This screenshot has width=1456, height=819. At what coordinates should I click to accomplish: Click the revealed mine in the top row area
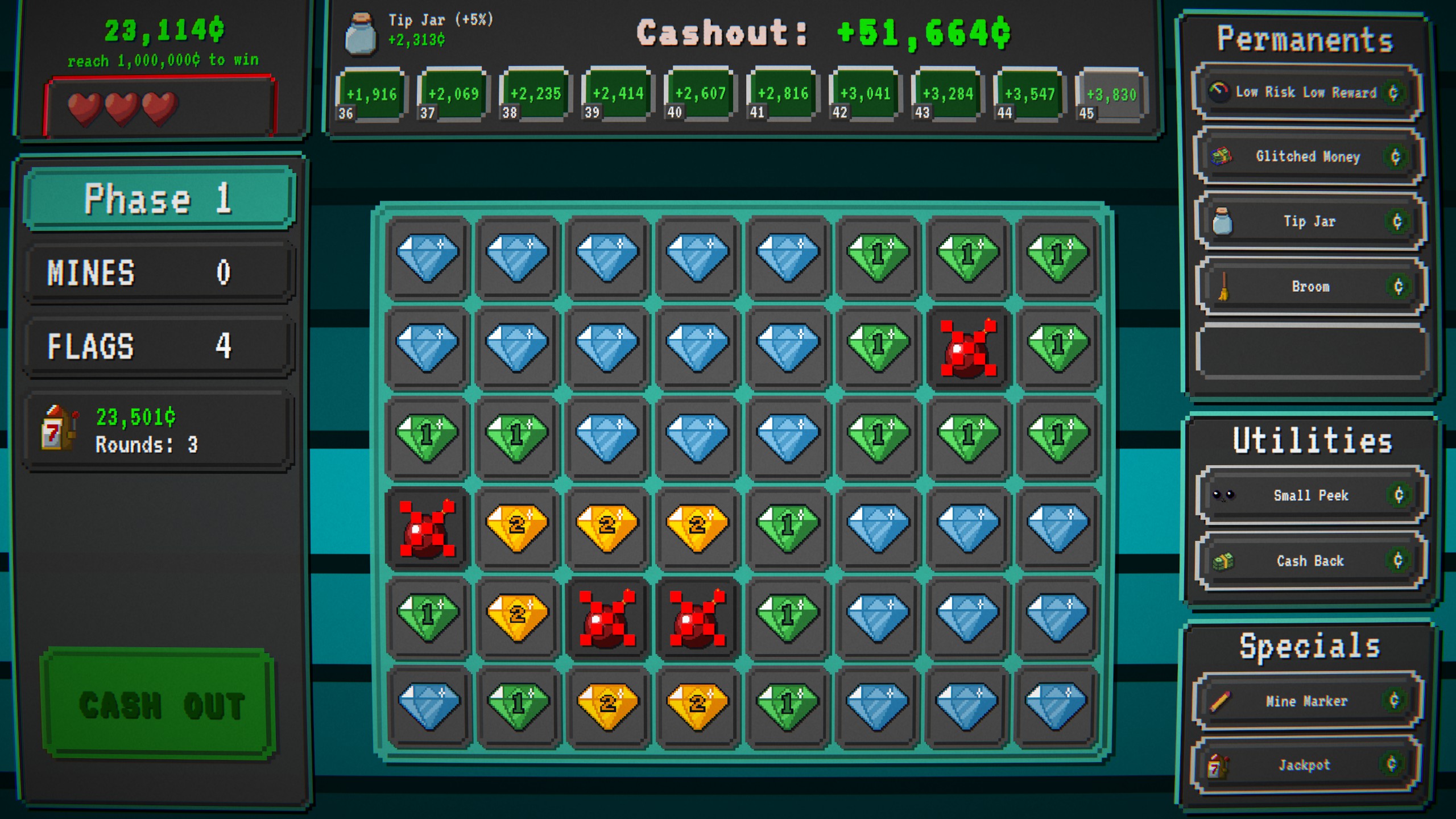point(969,346)
